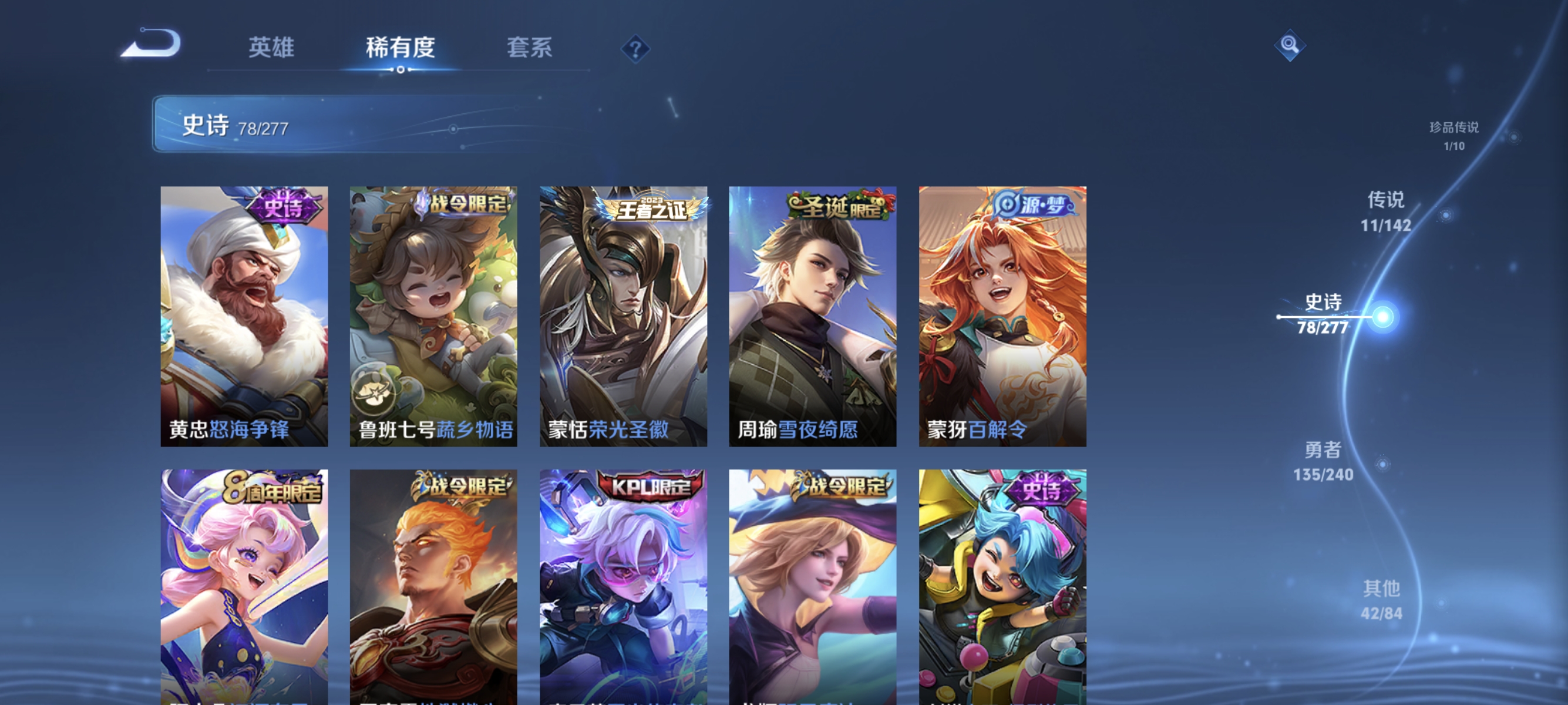Select the 周瑜雪夜绮愿 skin card
Screen dimensions: 1568x705
coord(812,317)
